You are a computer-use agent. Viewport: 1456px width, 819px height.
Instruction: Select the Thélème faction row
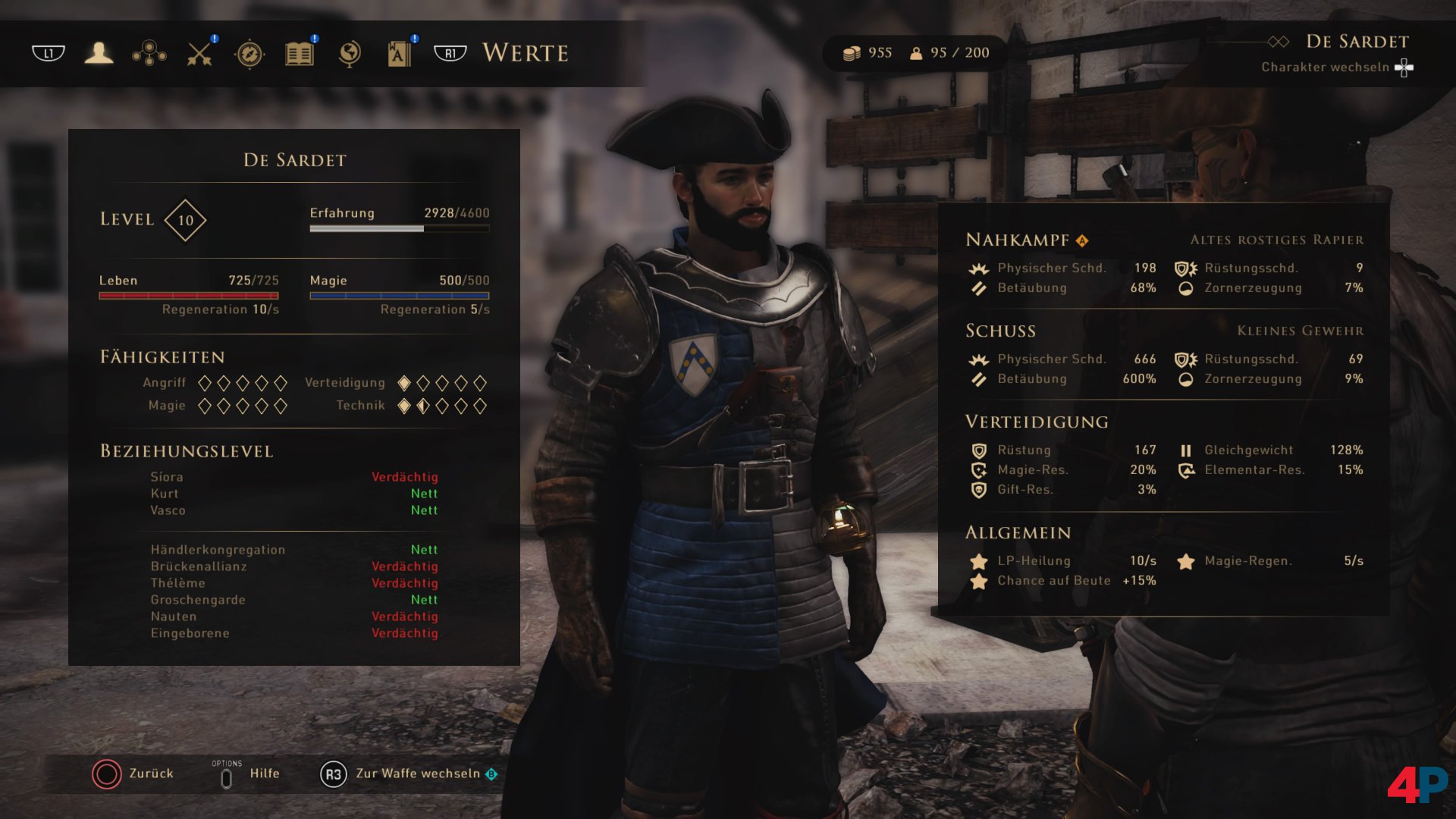[293, 583]
